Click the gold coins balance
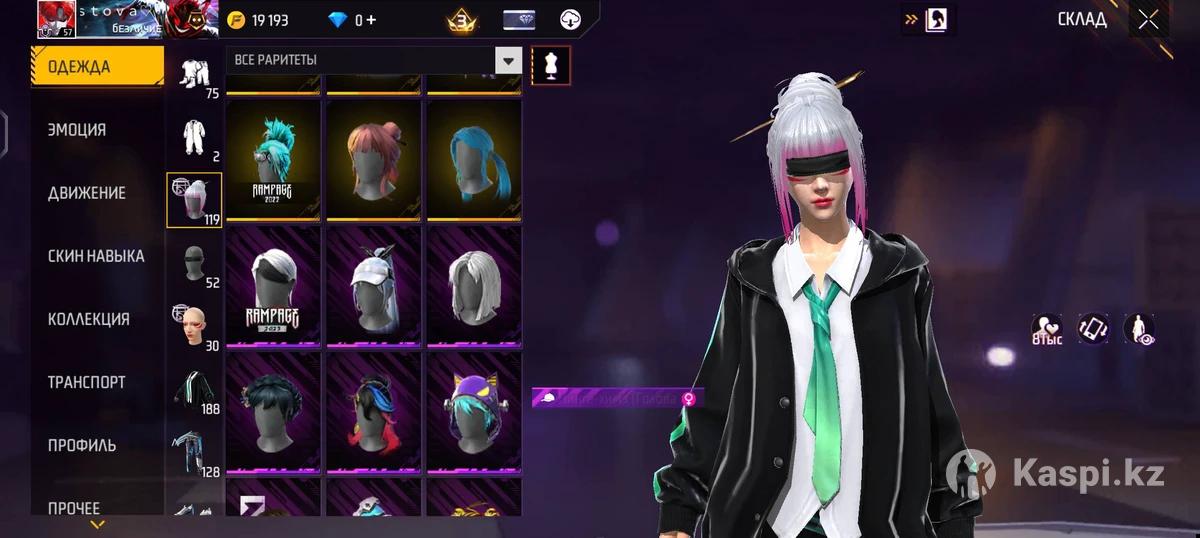Screen dimensions: 1200x538 point(256,20)
